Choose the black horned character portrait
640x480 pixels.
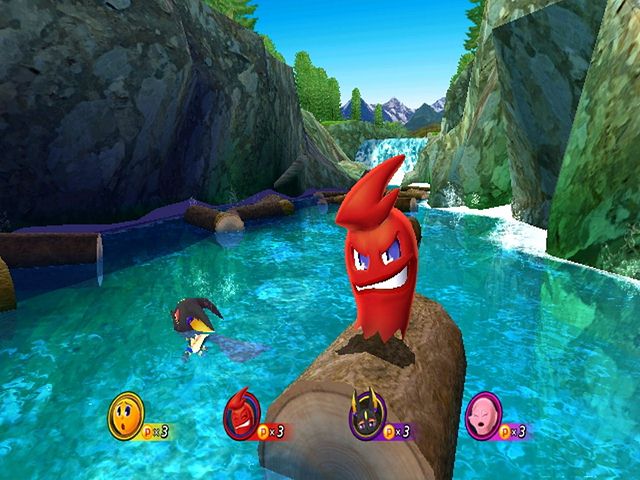tap(366, 414)
